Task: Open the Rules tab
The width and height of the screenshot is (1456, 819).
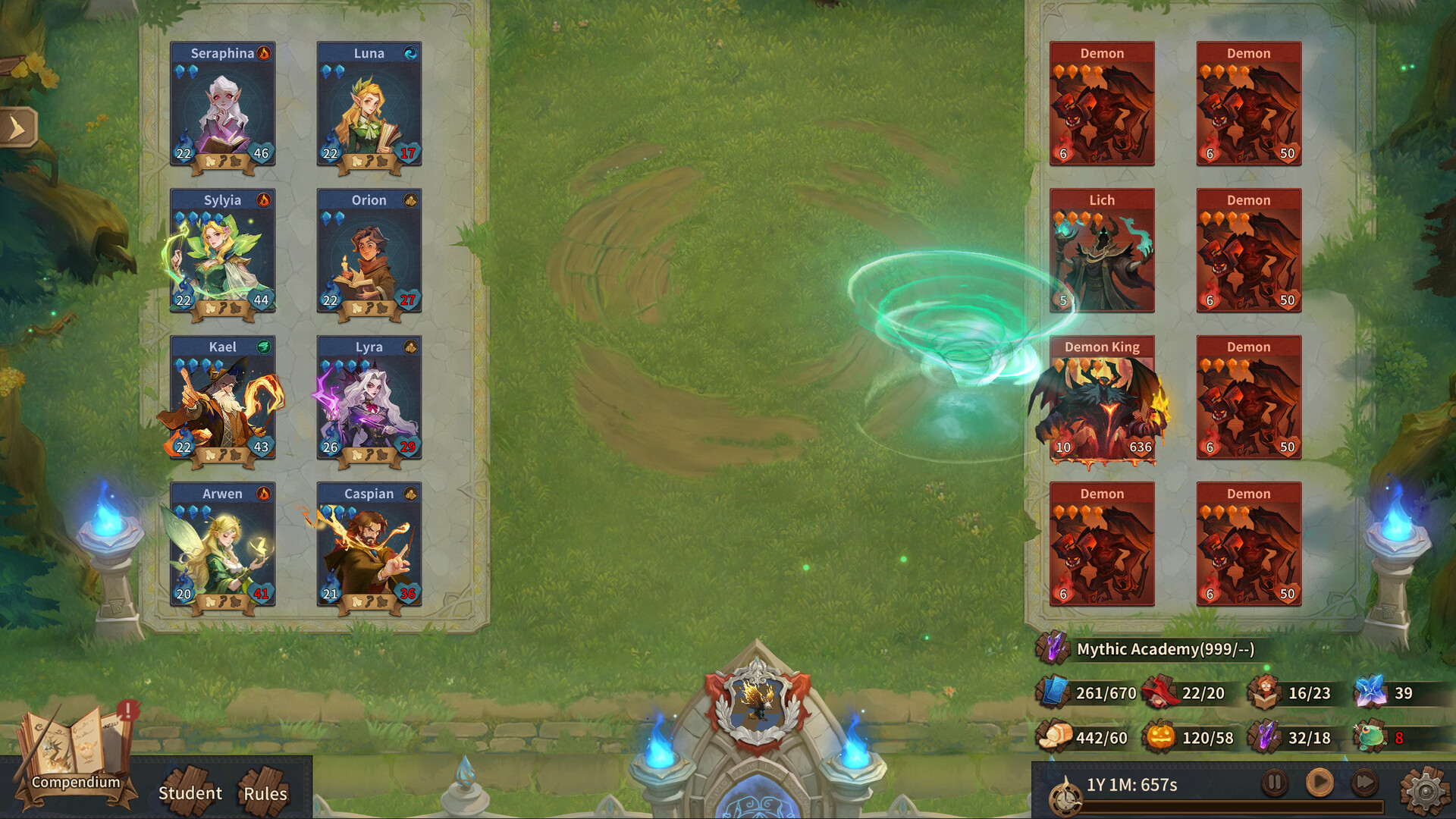Action: (x=265, y=795)
